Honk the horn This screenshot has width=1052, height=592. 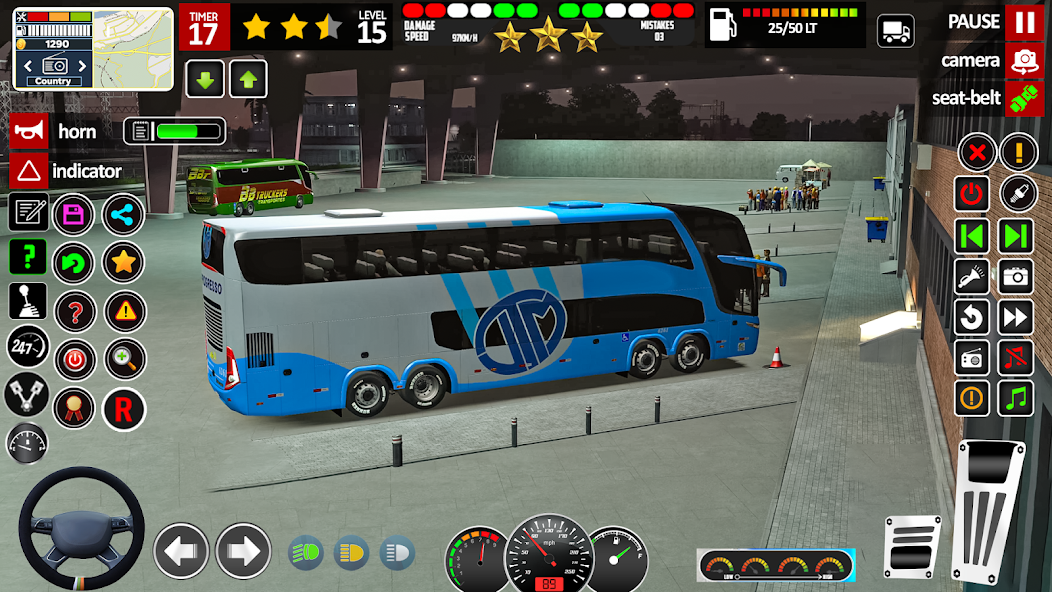tap(29, 131)
